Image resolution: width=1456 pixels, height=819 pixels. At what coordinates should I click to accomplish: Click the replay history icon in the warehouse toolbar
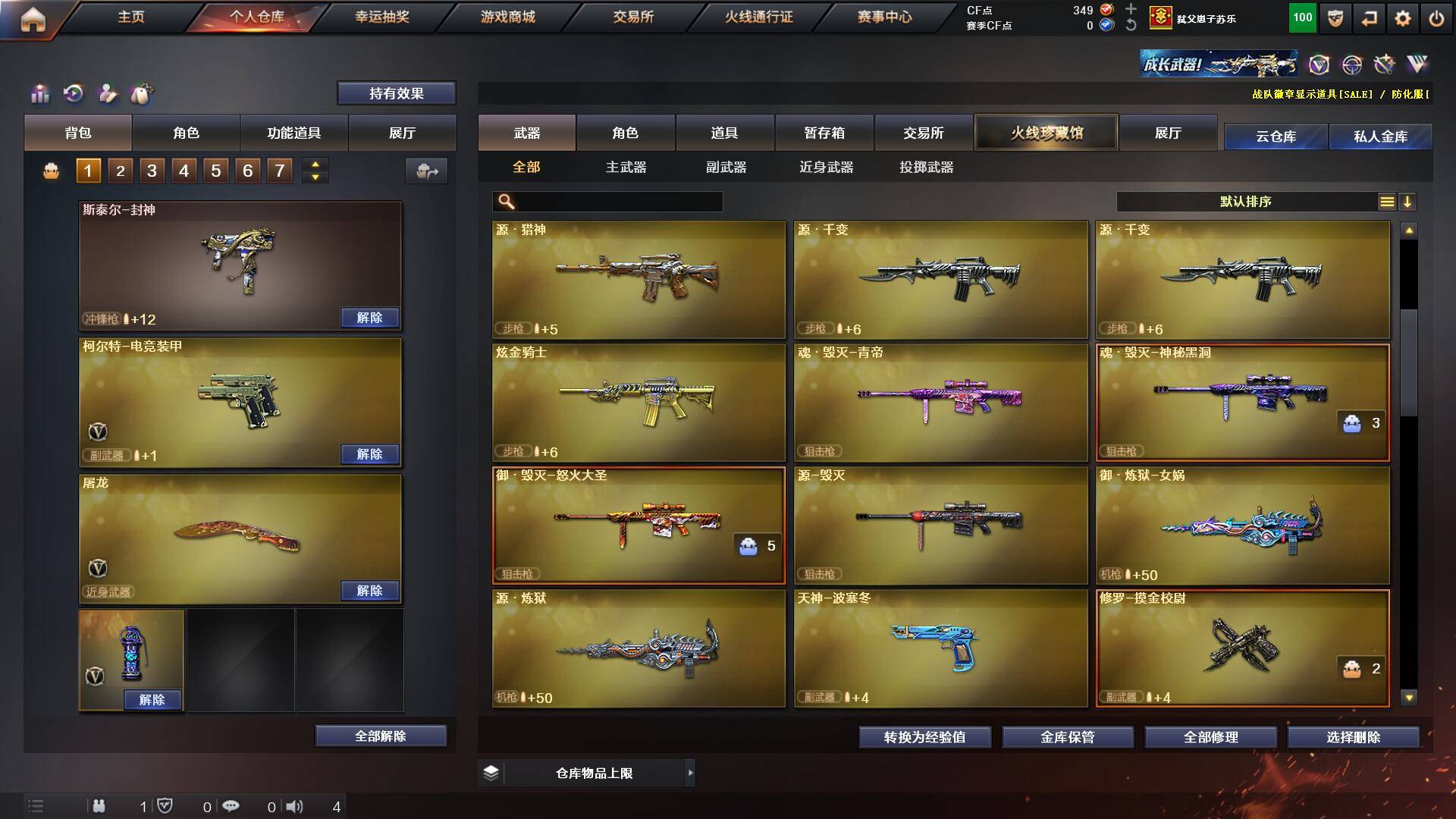click(x=72, y=95)
